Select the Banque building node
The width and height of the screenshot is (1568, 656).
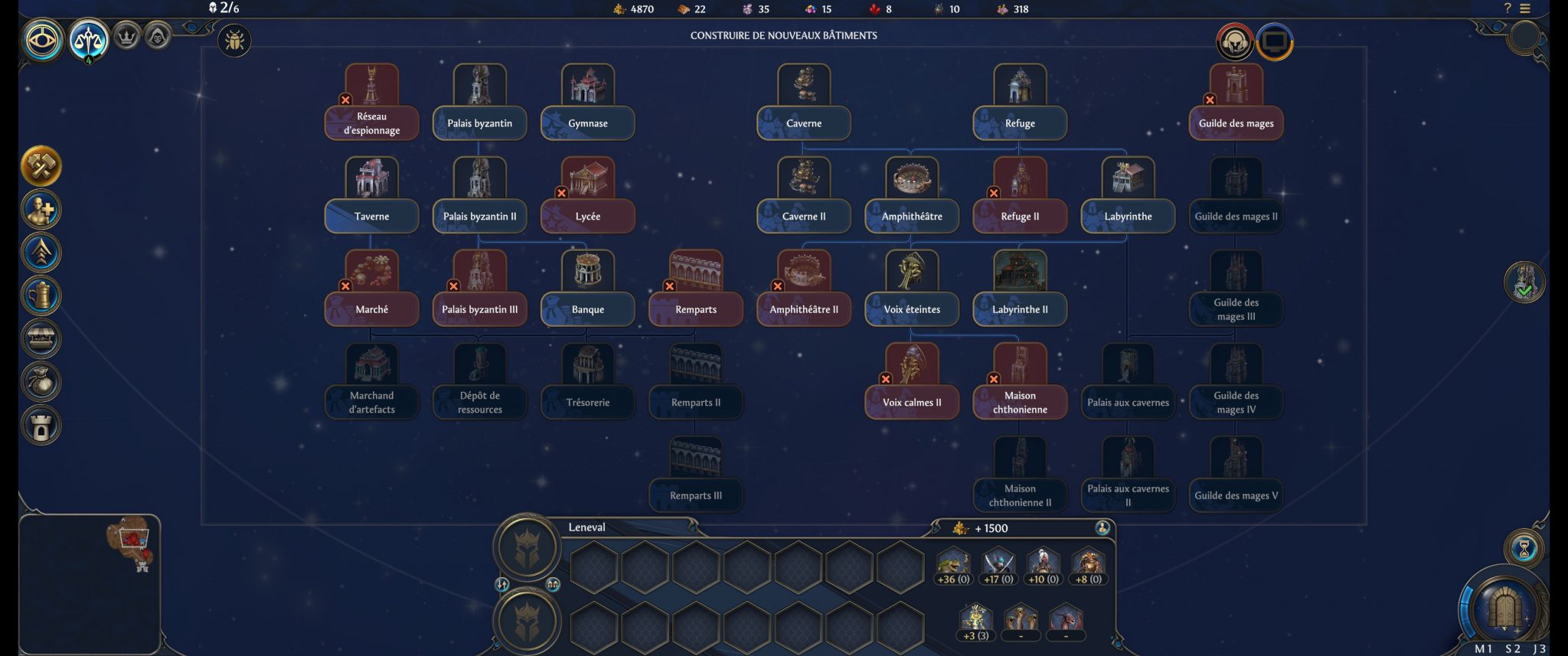[x=587, y=309]
